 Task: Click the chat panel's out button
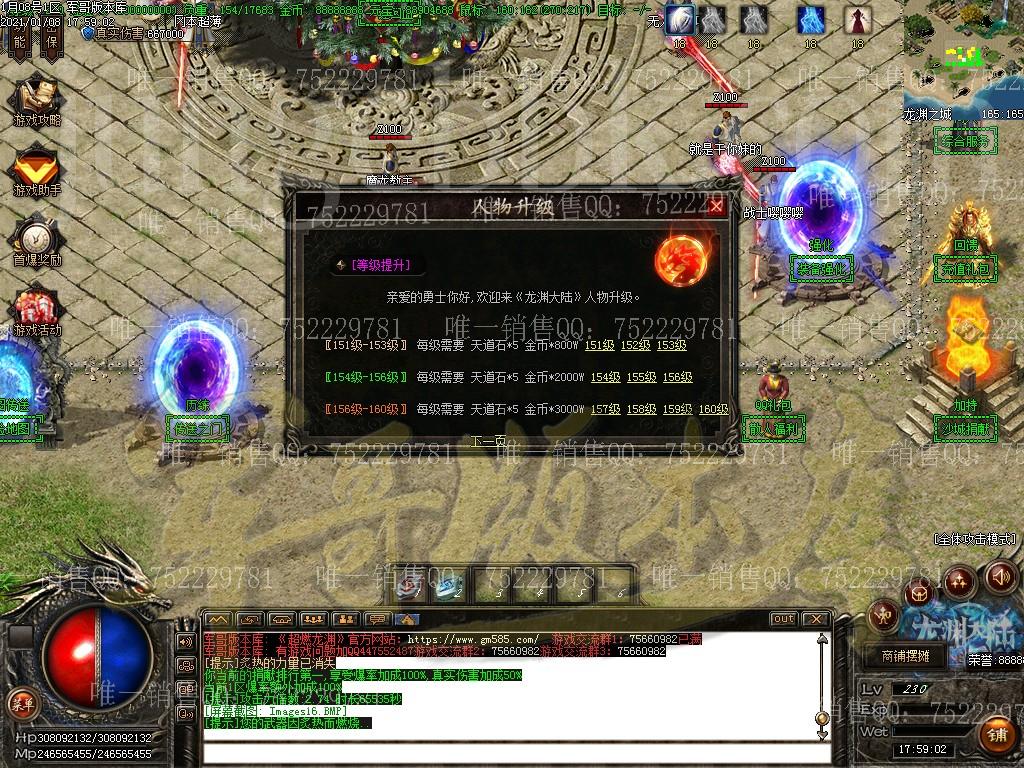pyautogui.click(x=783, y=619)
